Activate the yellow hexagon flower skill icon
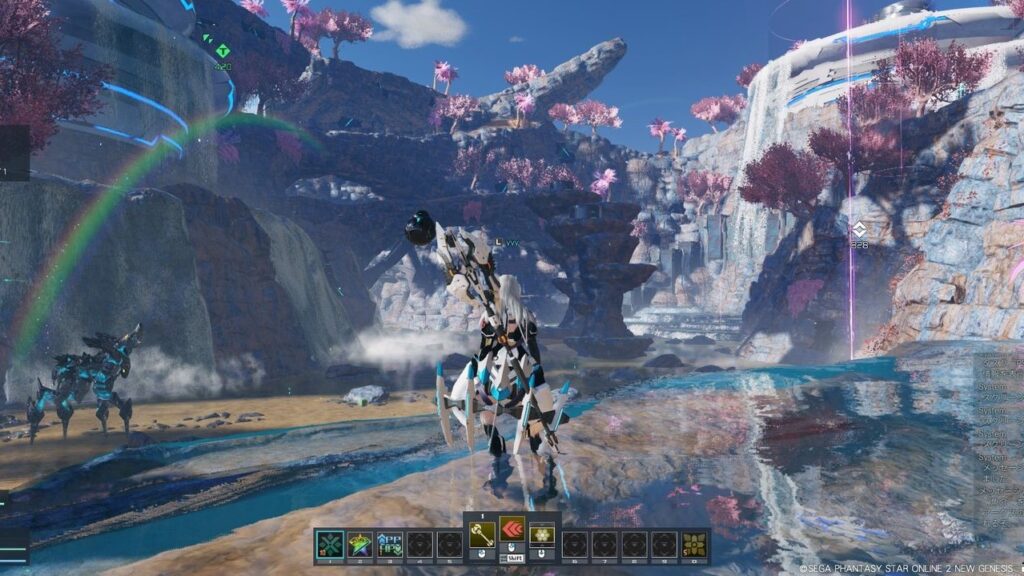1024x576 pixels. [x=542, y=535]
